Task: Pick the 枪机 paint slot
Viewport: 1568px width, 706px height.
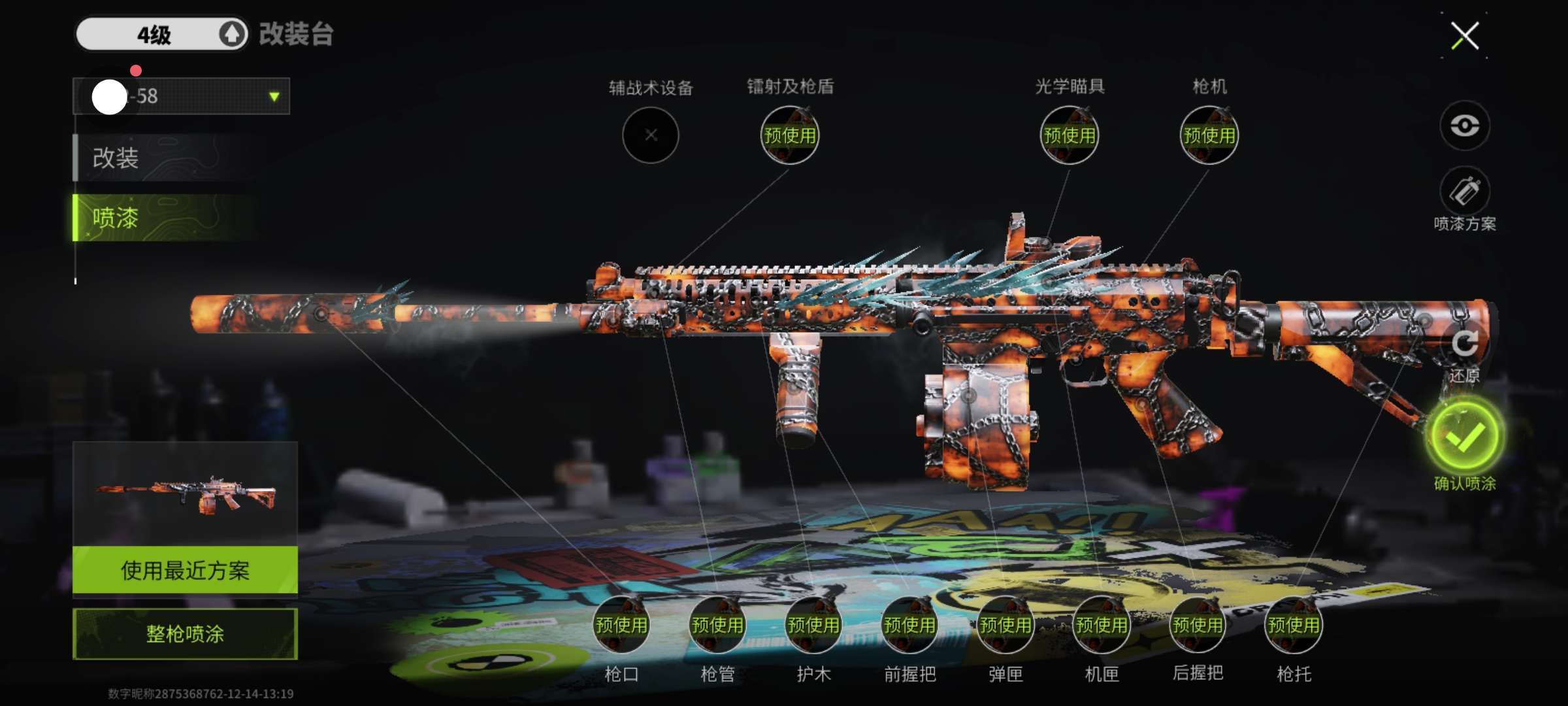Action: (x=1209, y=135)
